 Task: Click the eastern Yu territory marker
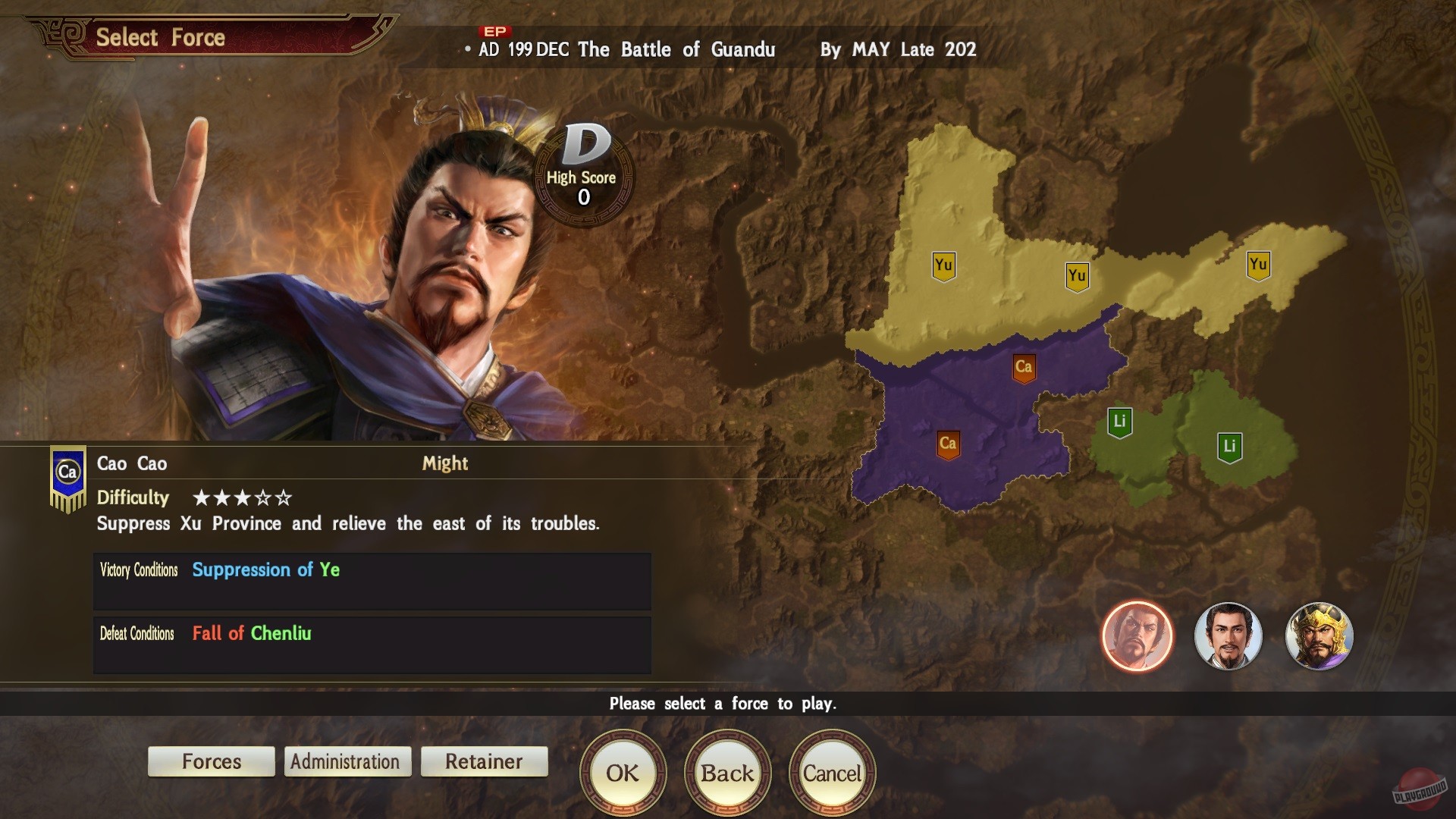[1258, 265]
